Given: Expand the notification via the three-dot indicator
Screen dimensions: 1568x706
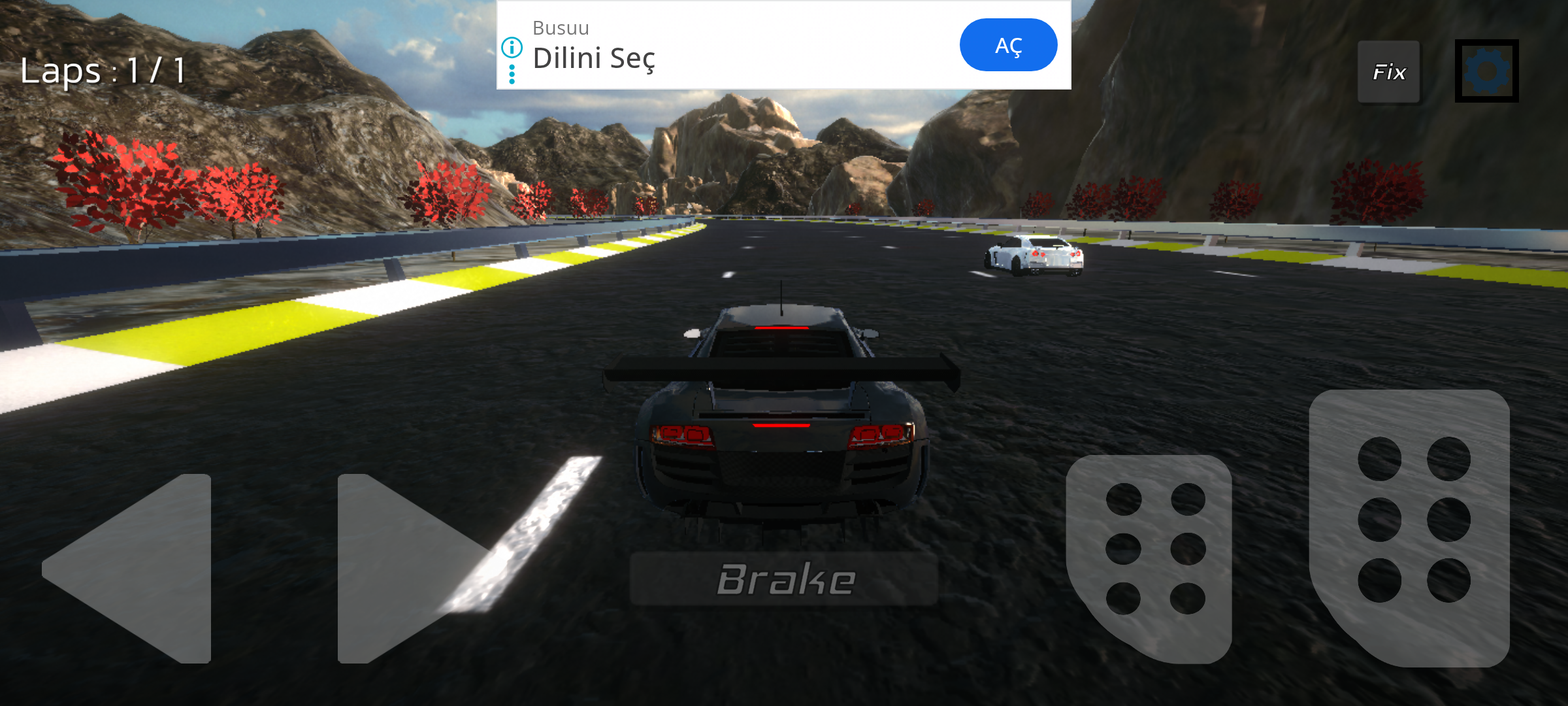Looking at the screenshot, I should pyautogui.click(x=512, y=74).
